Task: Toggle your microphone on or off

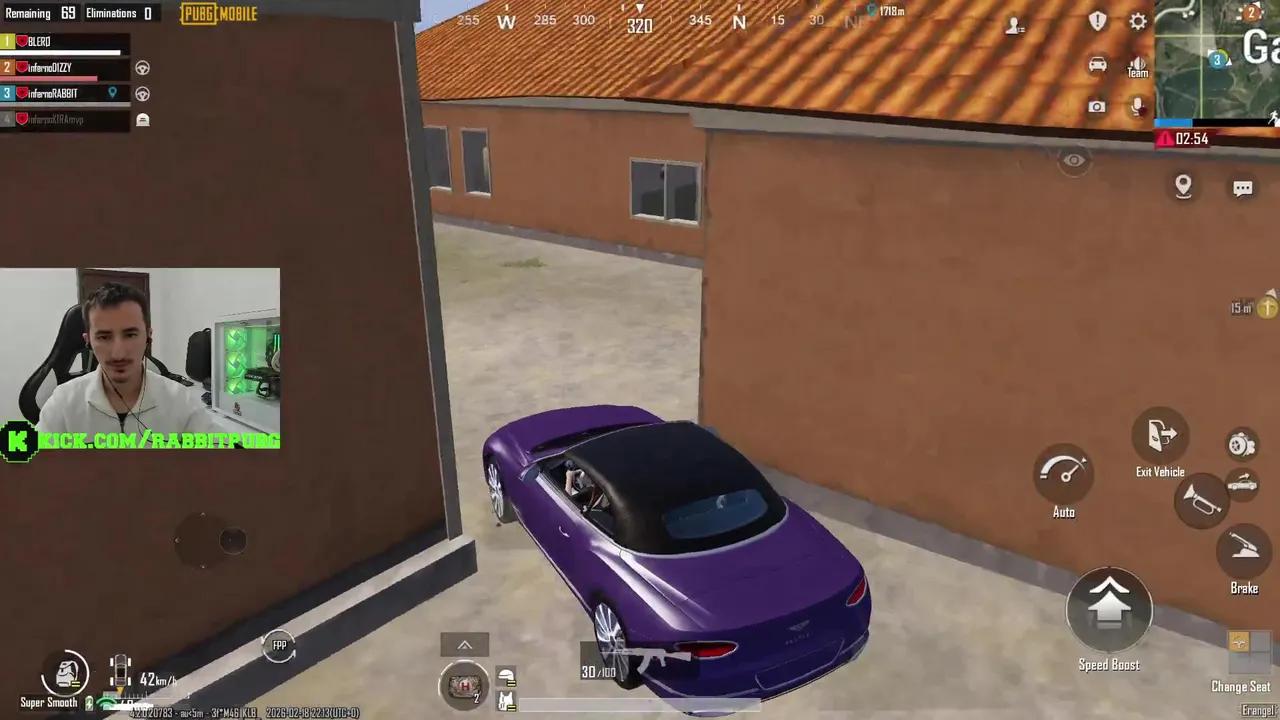Action: tap(1137, 107)
